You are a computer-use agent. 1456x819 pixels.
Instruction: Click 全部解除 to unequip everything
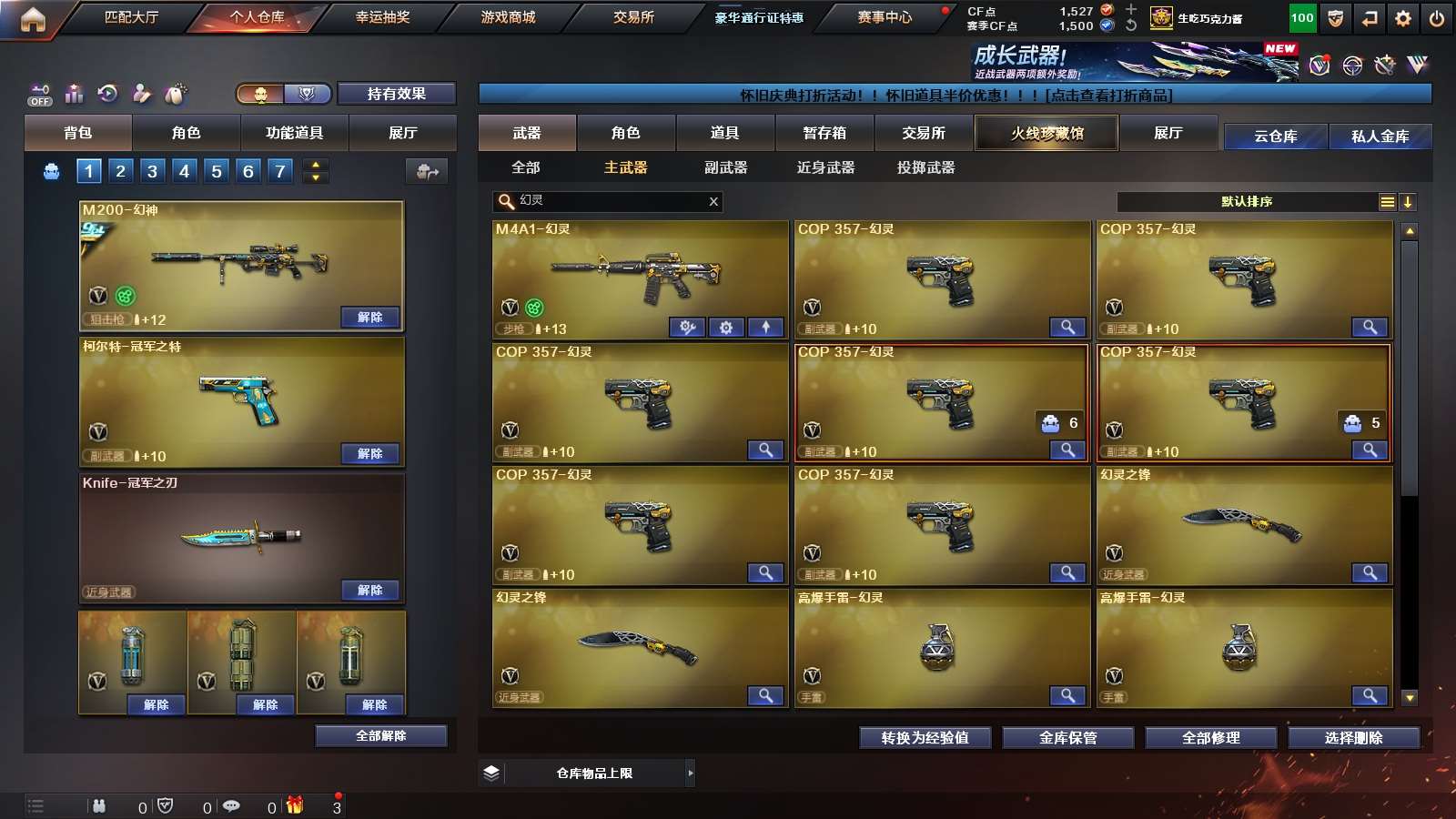click(380, 736)
